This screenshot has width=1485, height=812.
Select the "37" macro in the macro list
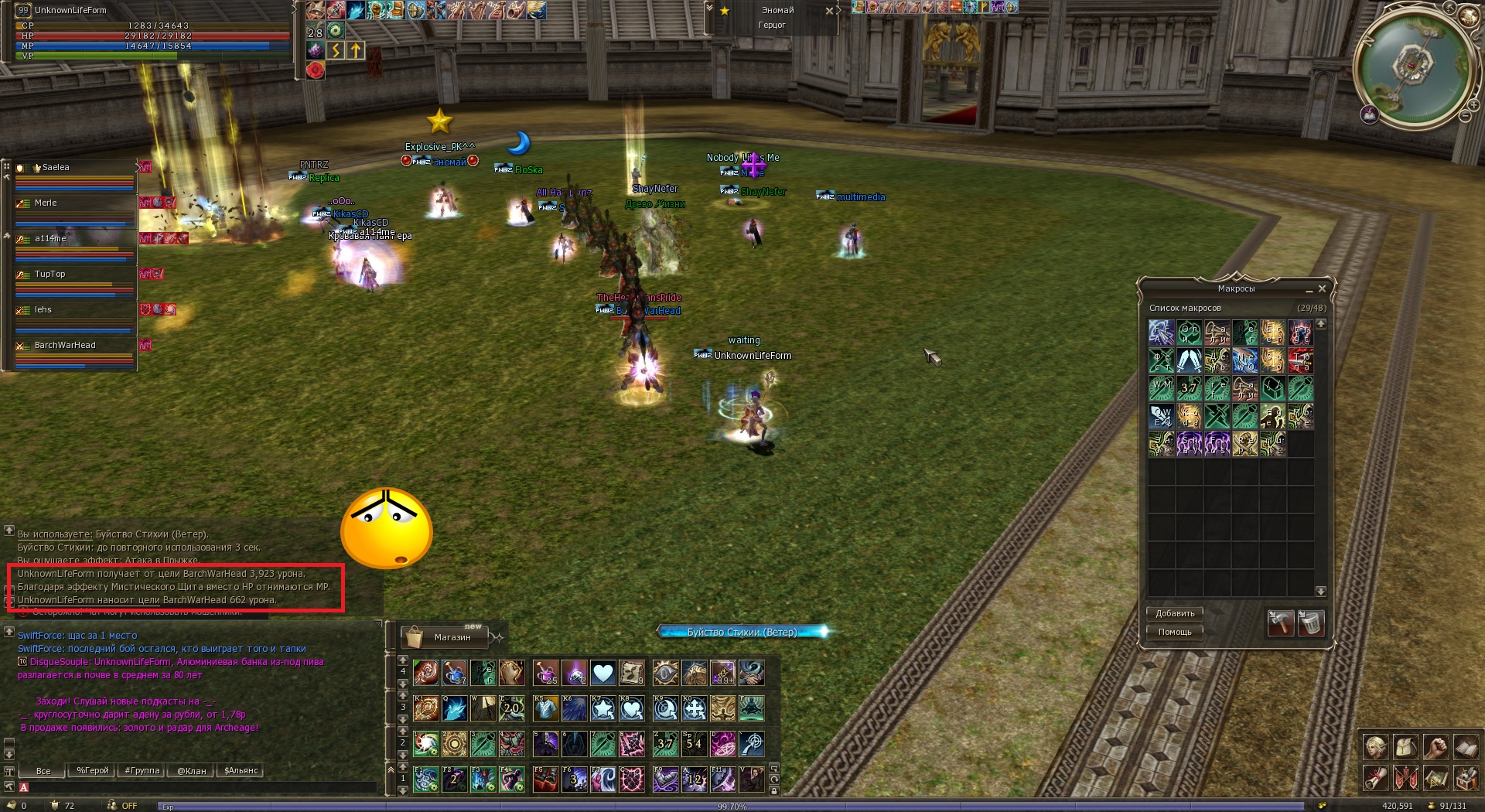click(x=1189, y=387)
